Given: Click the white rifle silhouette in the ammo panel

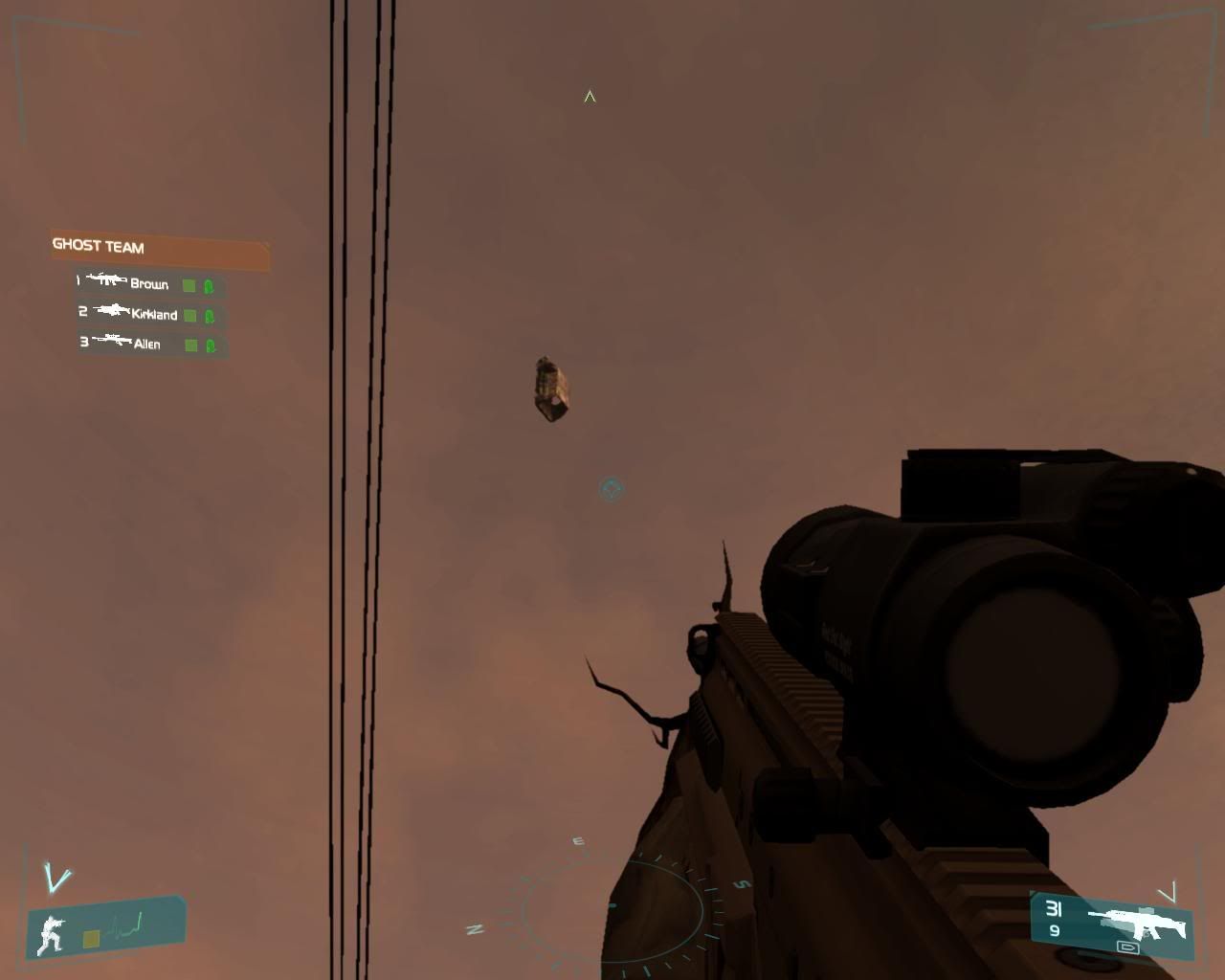Looking at the screenshot, I should (1138, 922).
